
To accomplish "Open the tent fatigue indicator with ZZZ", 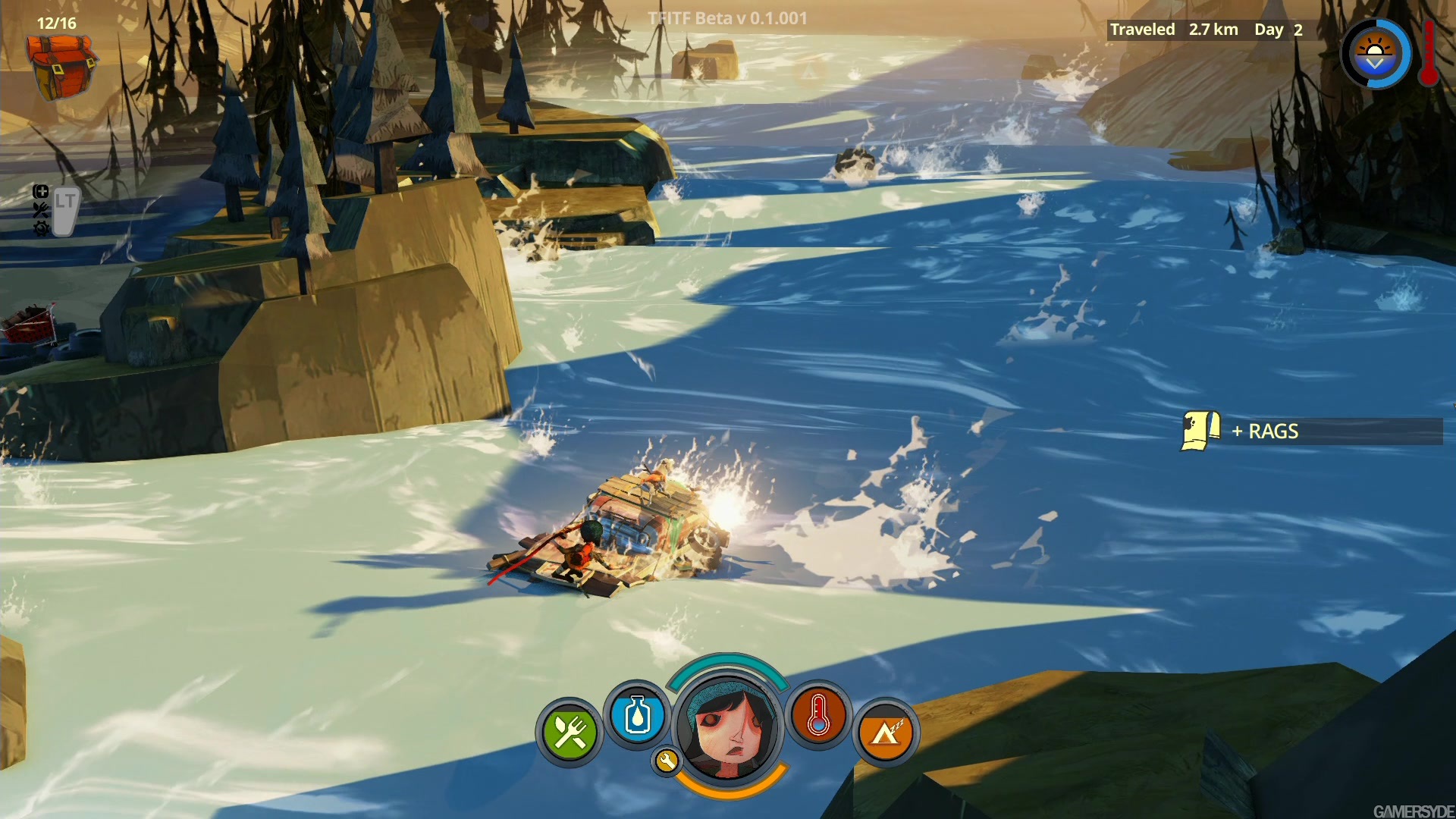I will coord(887,730).
